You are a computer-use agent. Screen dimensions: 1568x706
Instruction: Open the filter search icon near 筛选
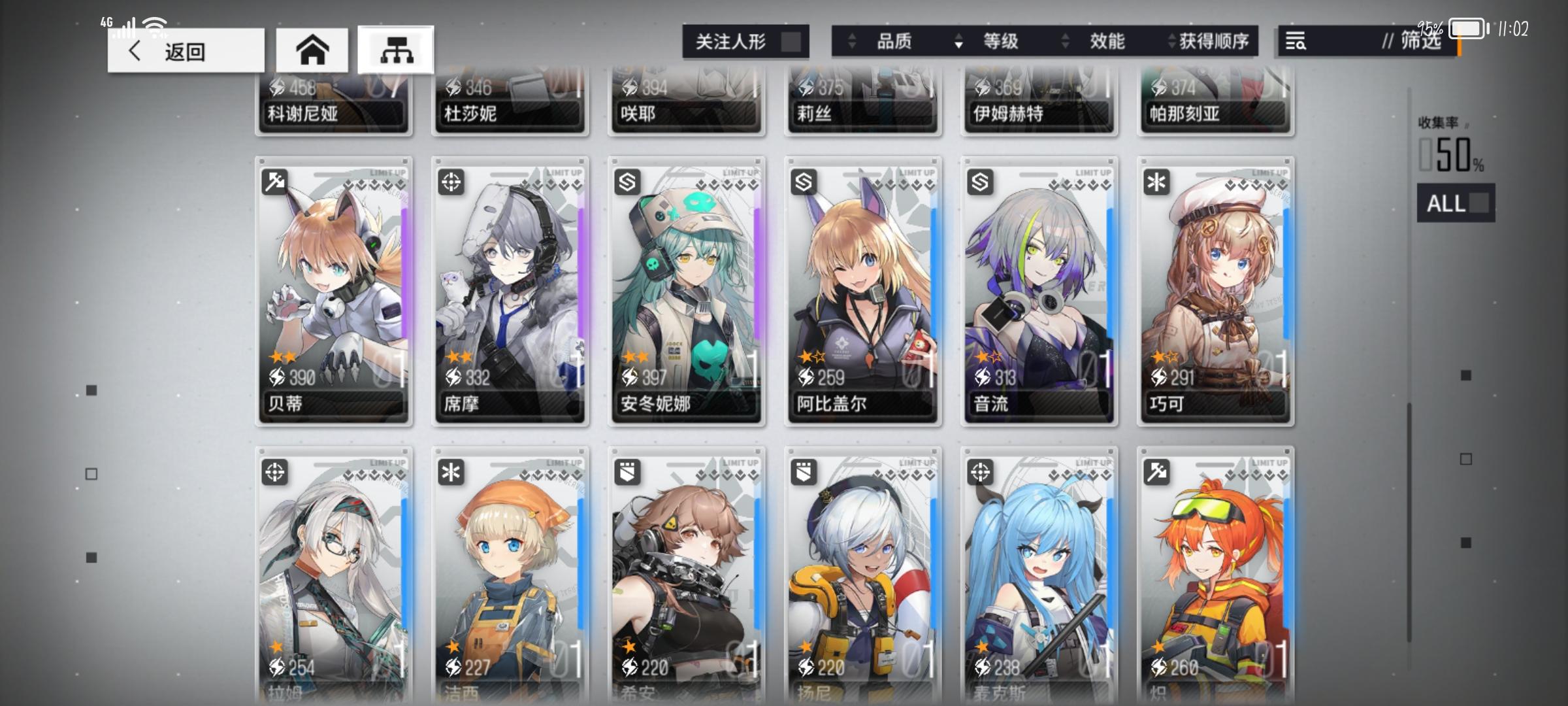pyautogui.click(x=1296, y=41)
